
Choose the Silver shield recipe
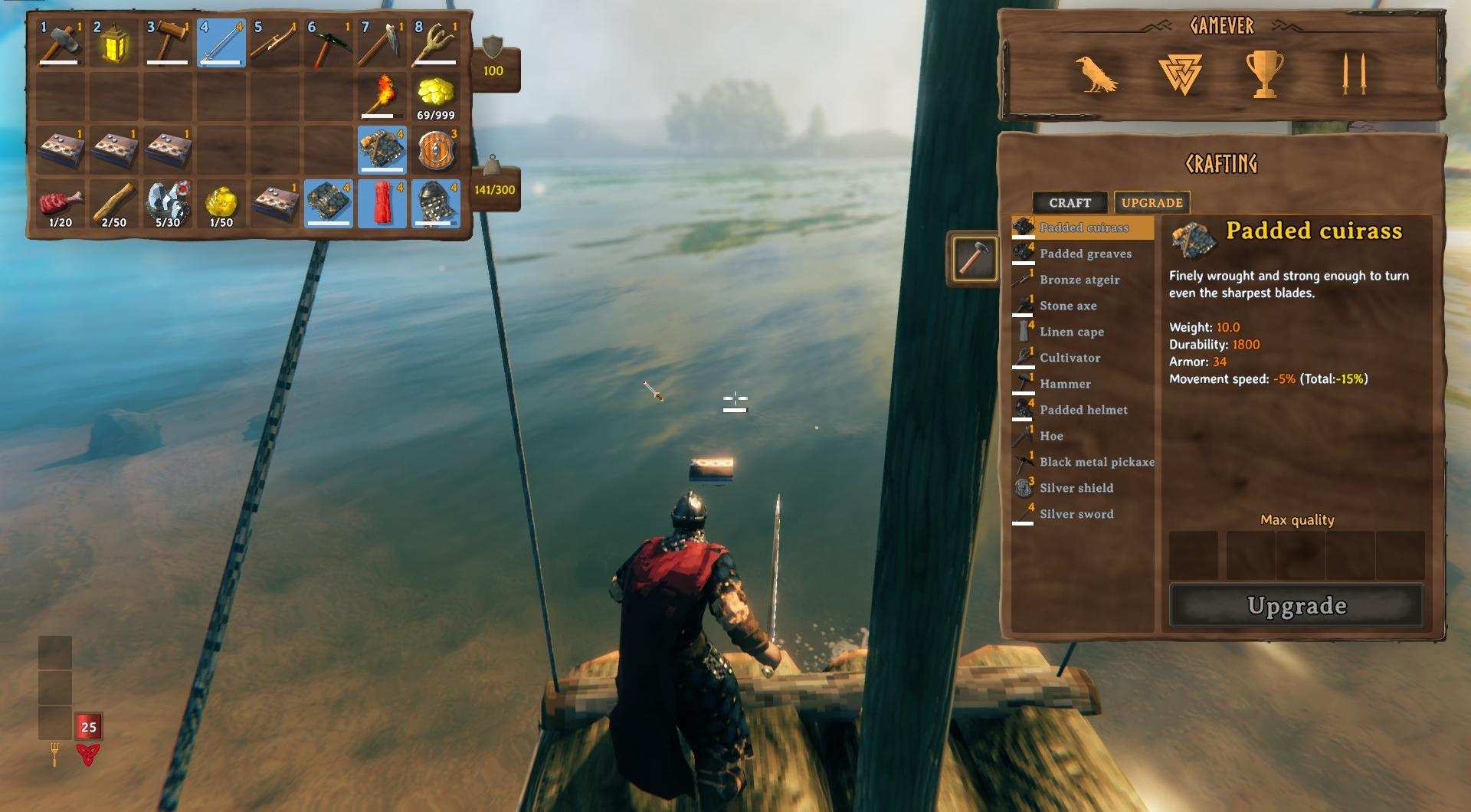[x=1076, y=488]
